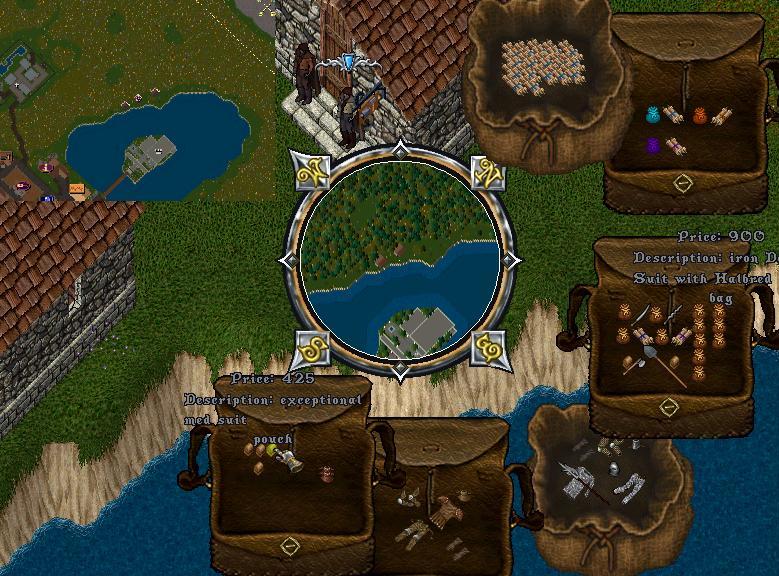Minimize the exceptional med suit backpack
The width and height of the screenshot is (779, 576).
point(290,545)
